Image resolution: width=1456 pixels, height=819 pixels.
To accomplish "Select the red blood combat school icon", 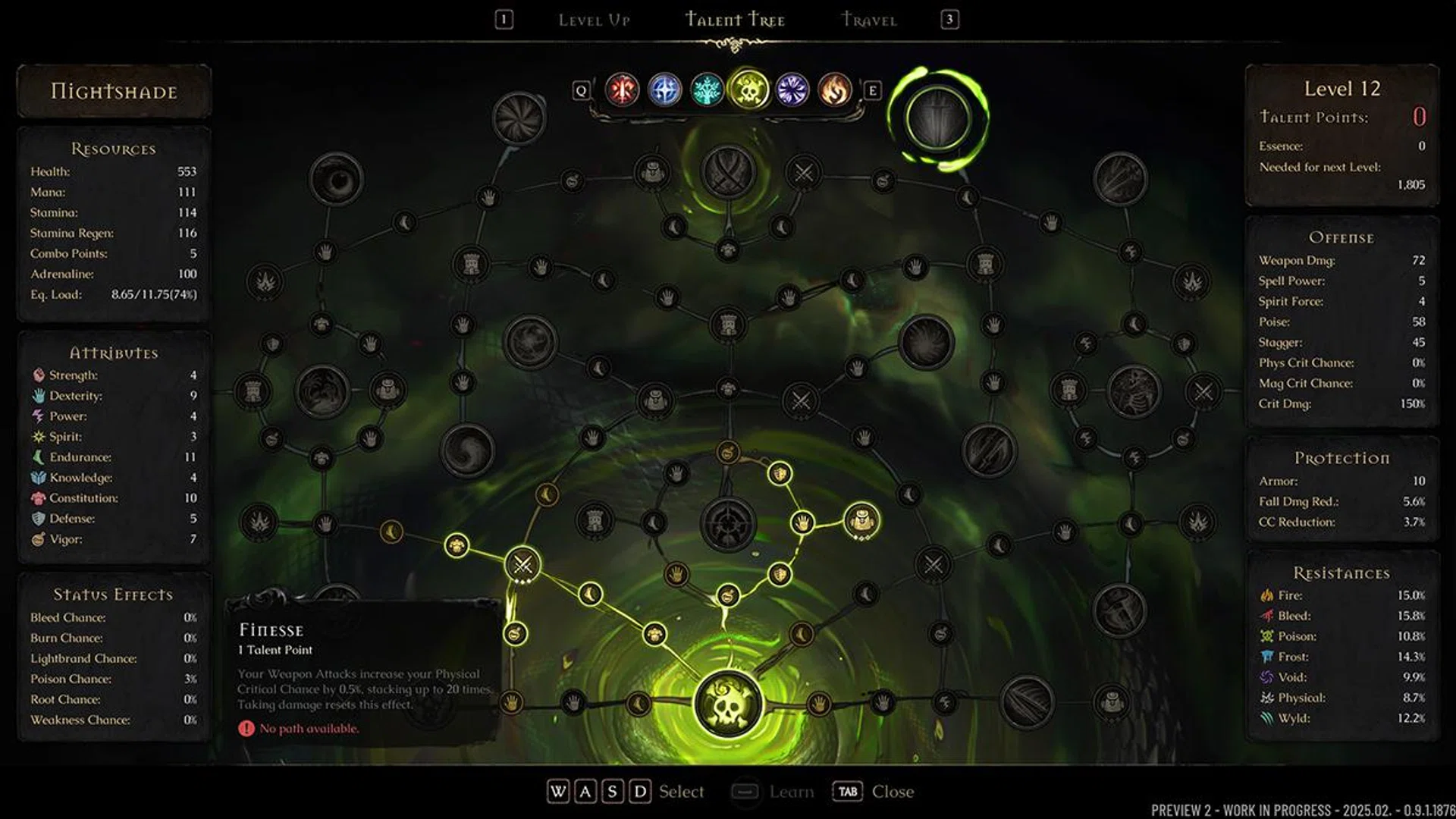I will pyautogui.click(x=621, y=89).
